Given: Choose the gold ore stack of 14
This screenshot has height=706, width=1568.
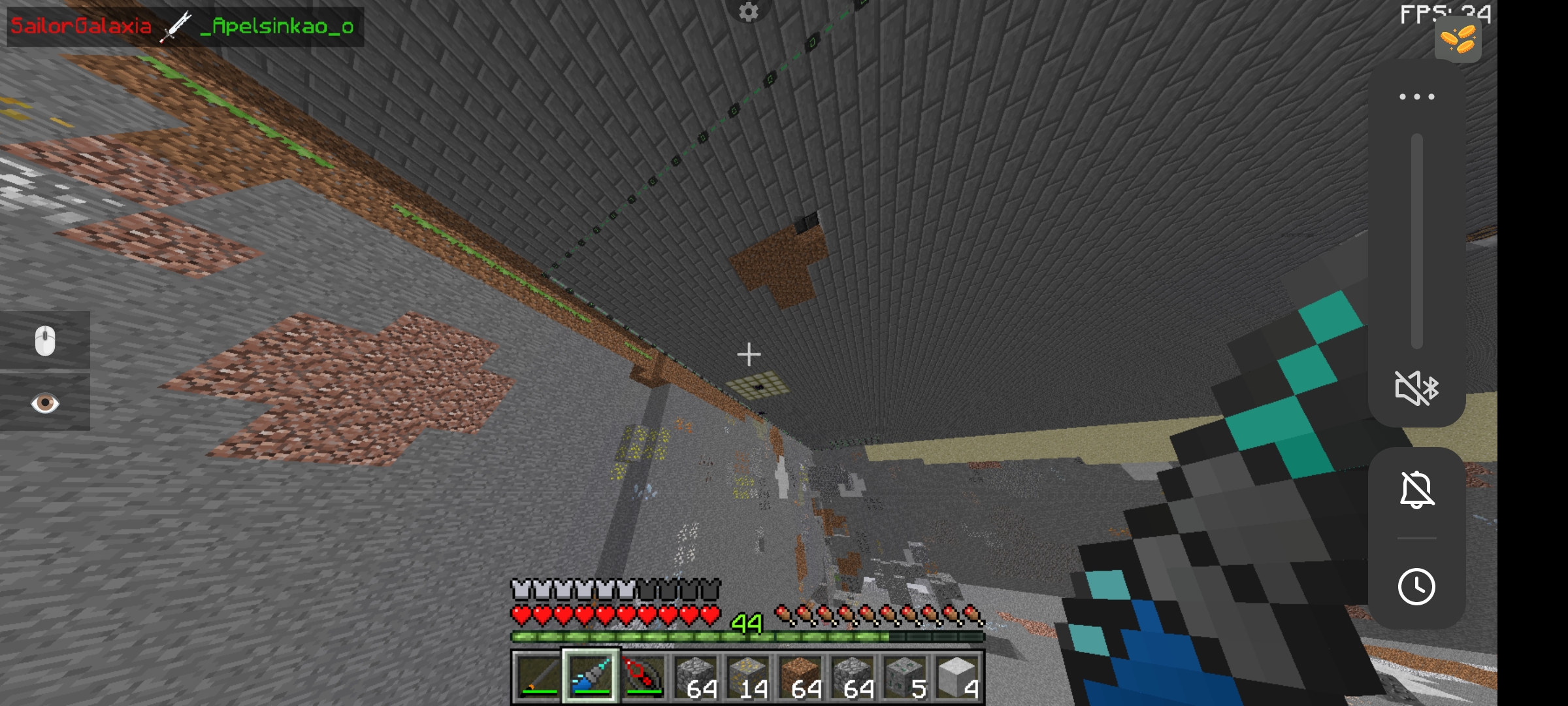Looking at the screenshot, I should [x=747, y=676].
